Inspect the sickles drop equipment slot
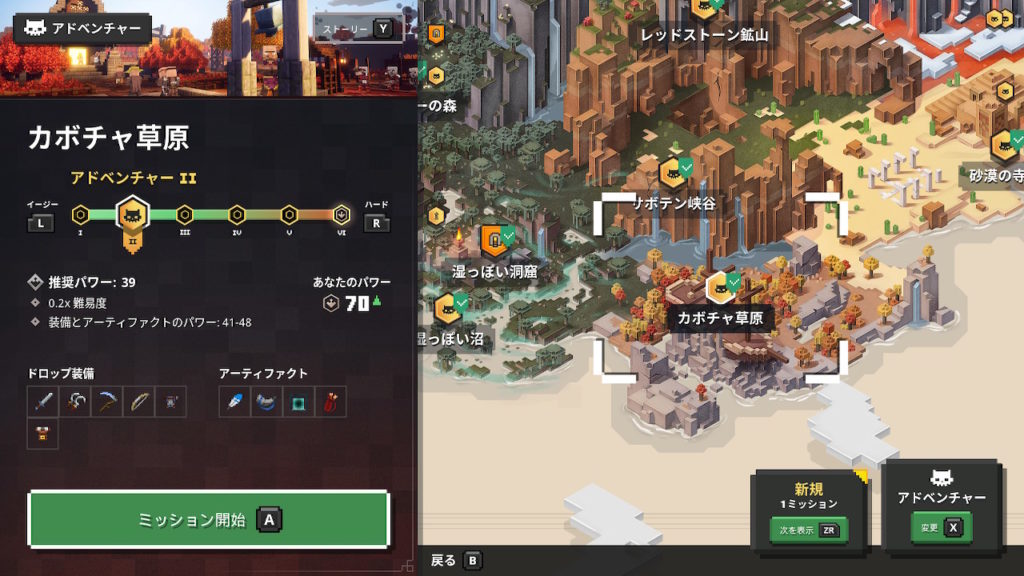The width and height of the screenshot is (1024, 576). coord(75,402)
